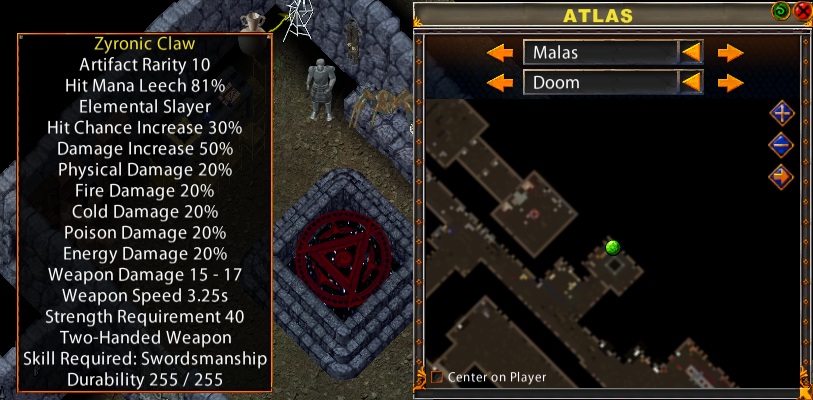
Task: Go to previous facet with left arrow beside Malas
Action: point(499,52)
